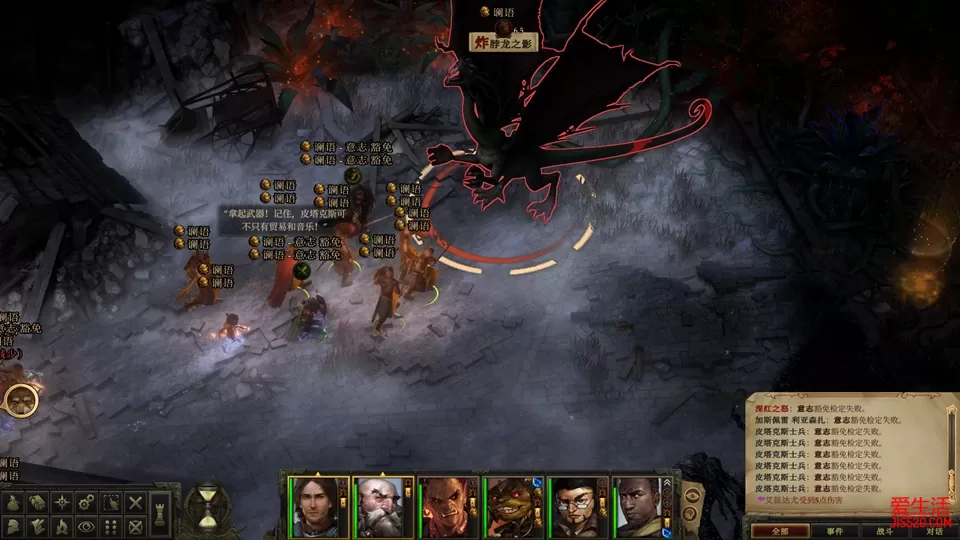Toggle the eye stealth button
960x540 pixels.
87,526
